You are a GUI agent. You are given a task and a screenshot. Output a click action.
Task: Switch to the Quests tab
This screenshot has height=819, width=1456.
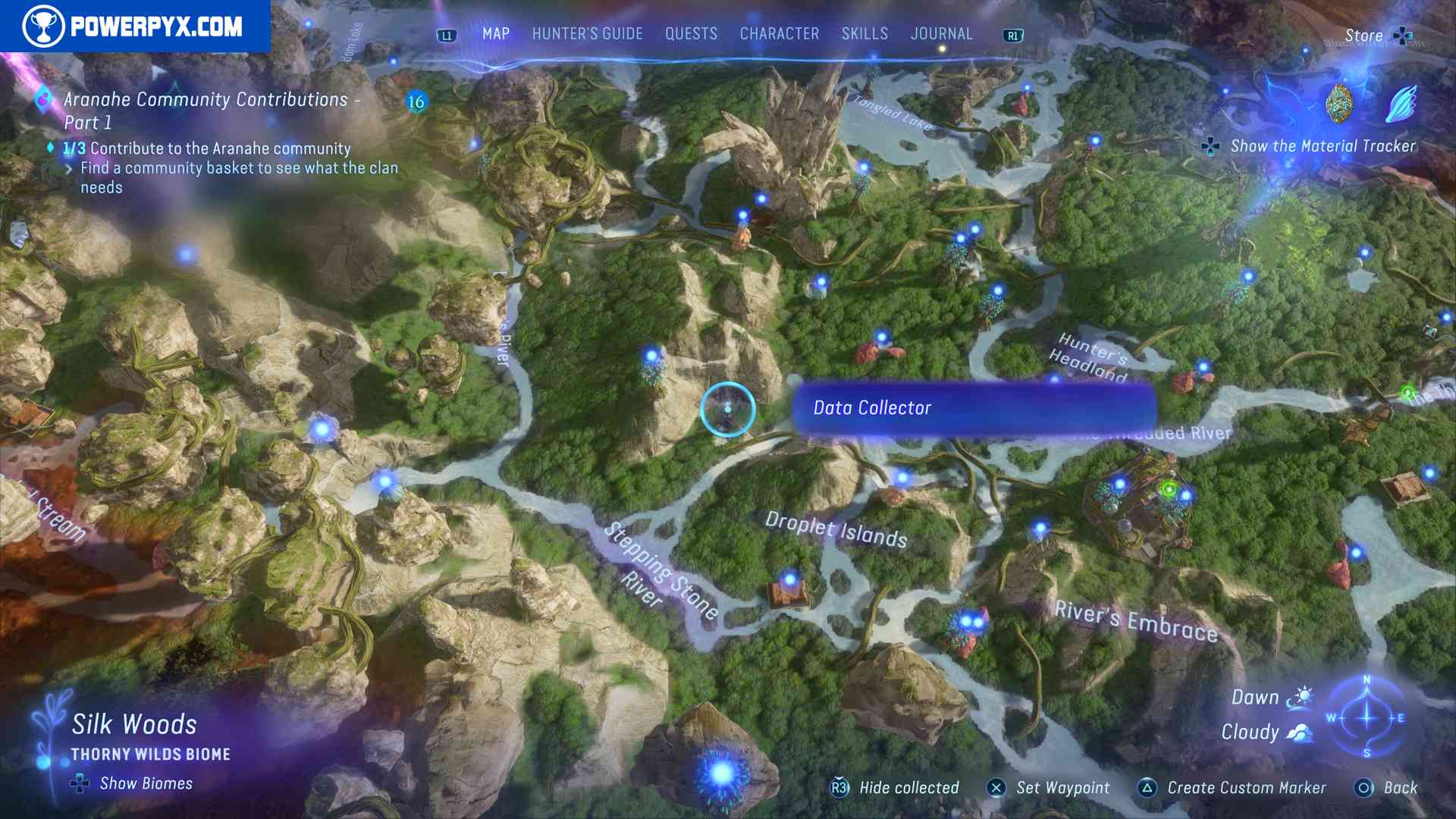[690, 33]
